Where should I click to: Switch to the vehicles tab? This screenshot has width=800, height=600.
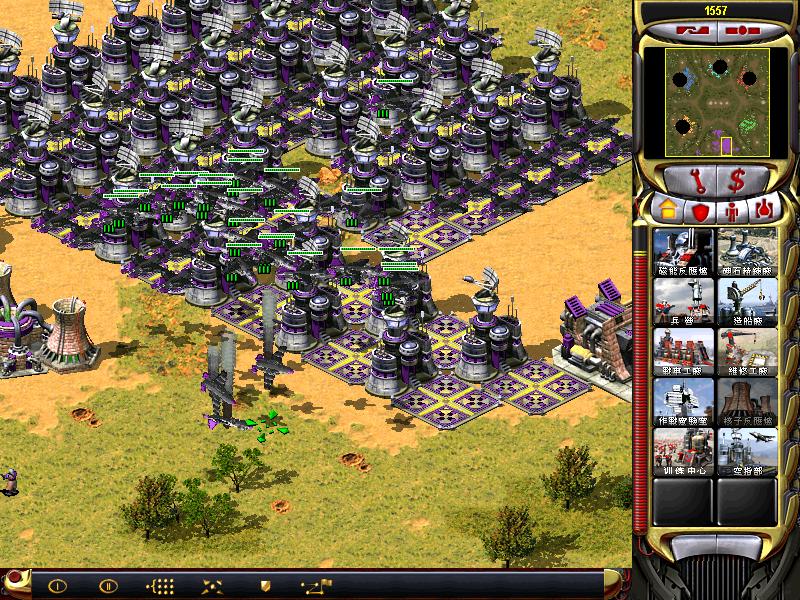pos(765,212)
